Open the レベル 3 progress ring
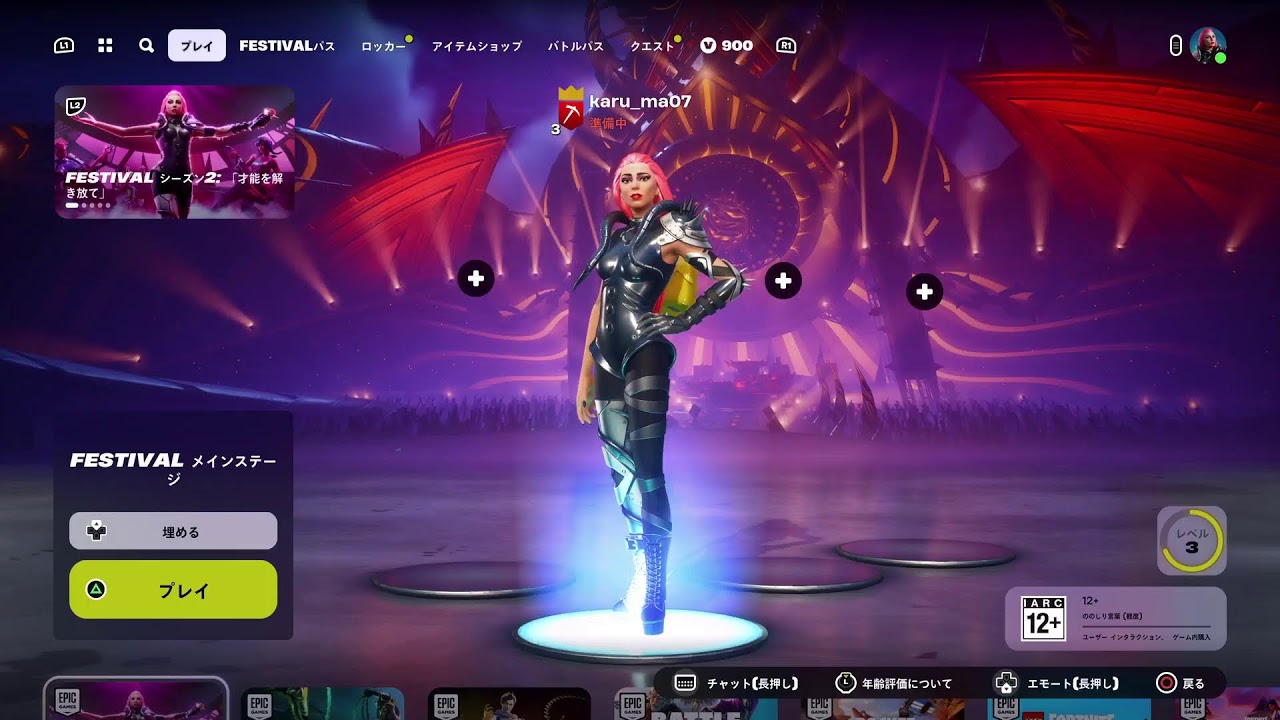1280x720 pixels. pyautogui.click(x=1191, y=541)
